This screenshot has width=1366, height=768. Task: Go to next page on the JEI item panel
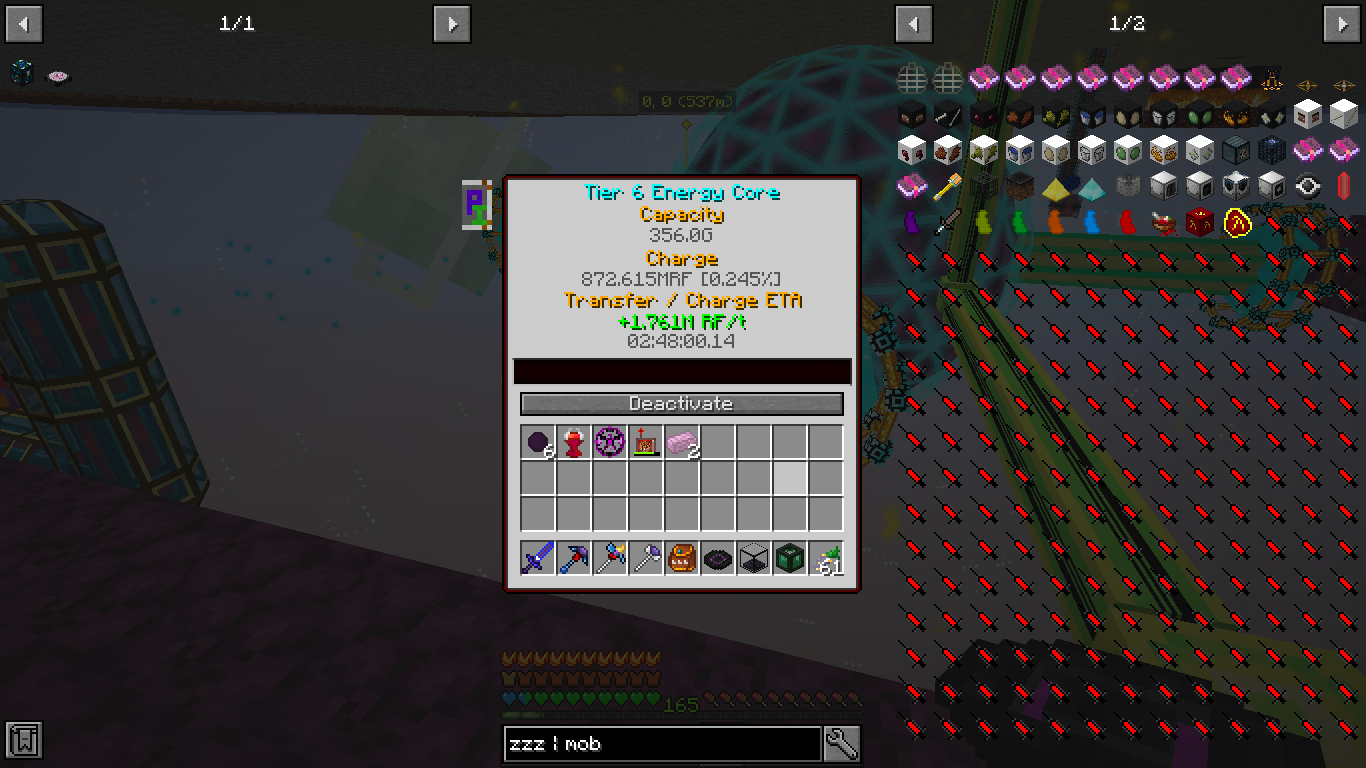[x=1343, y=23]
